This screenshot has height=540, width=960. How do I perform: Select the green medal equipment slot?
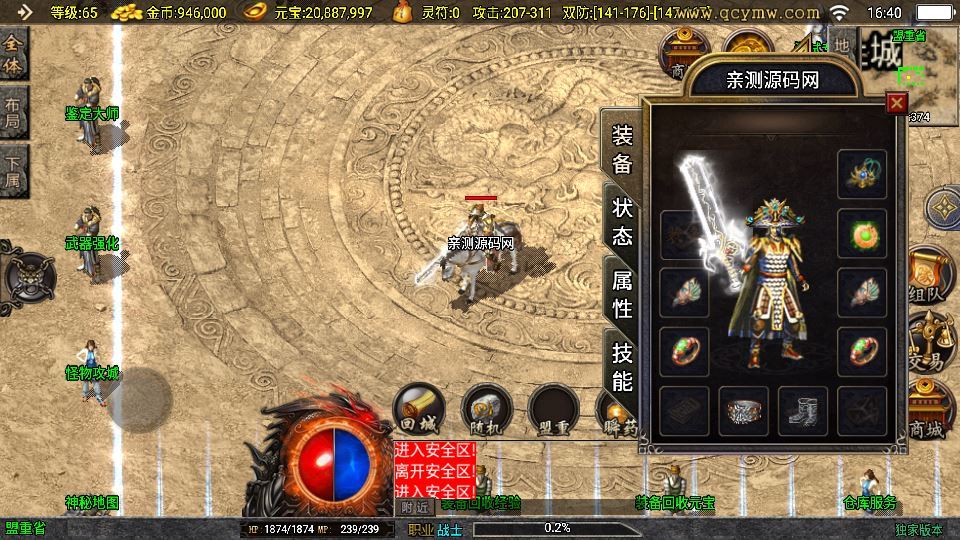coord(862,234)
